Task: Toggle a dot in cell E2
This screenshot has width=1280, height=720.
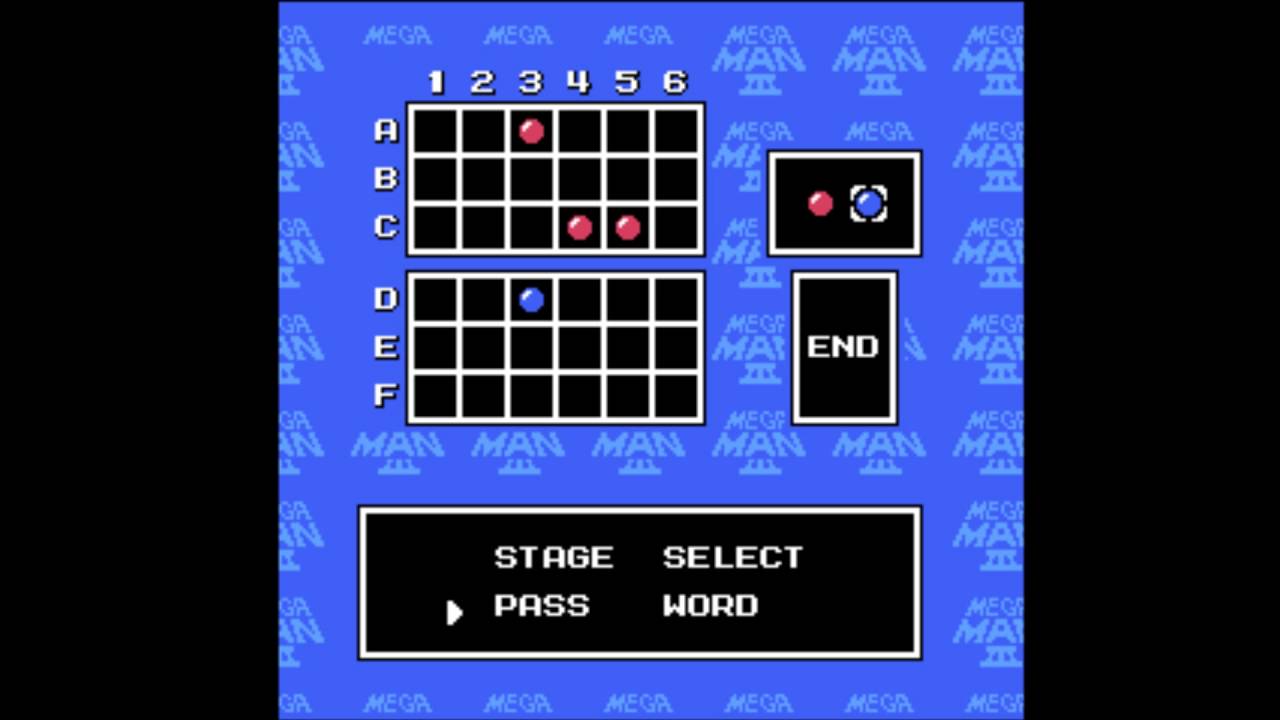Action: point(483,347)
